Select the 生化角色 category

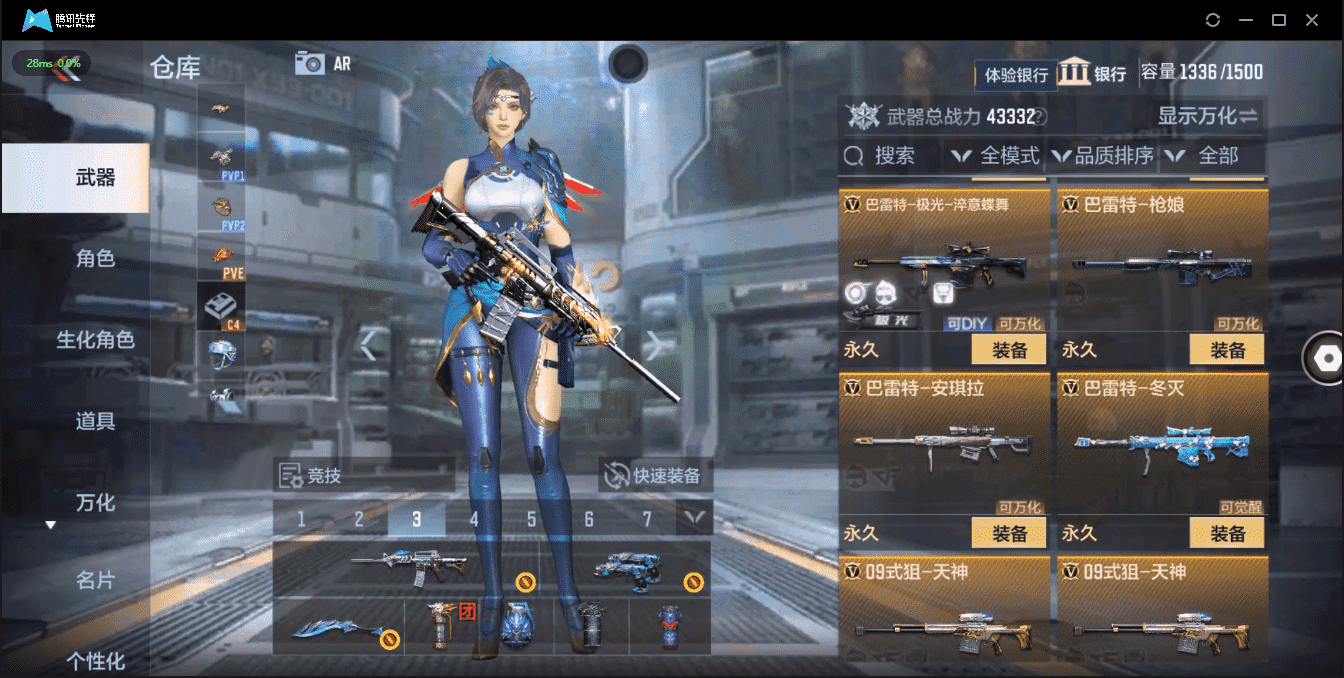[95, 340]
